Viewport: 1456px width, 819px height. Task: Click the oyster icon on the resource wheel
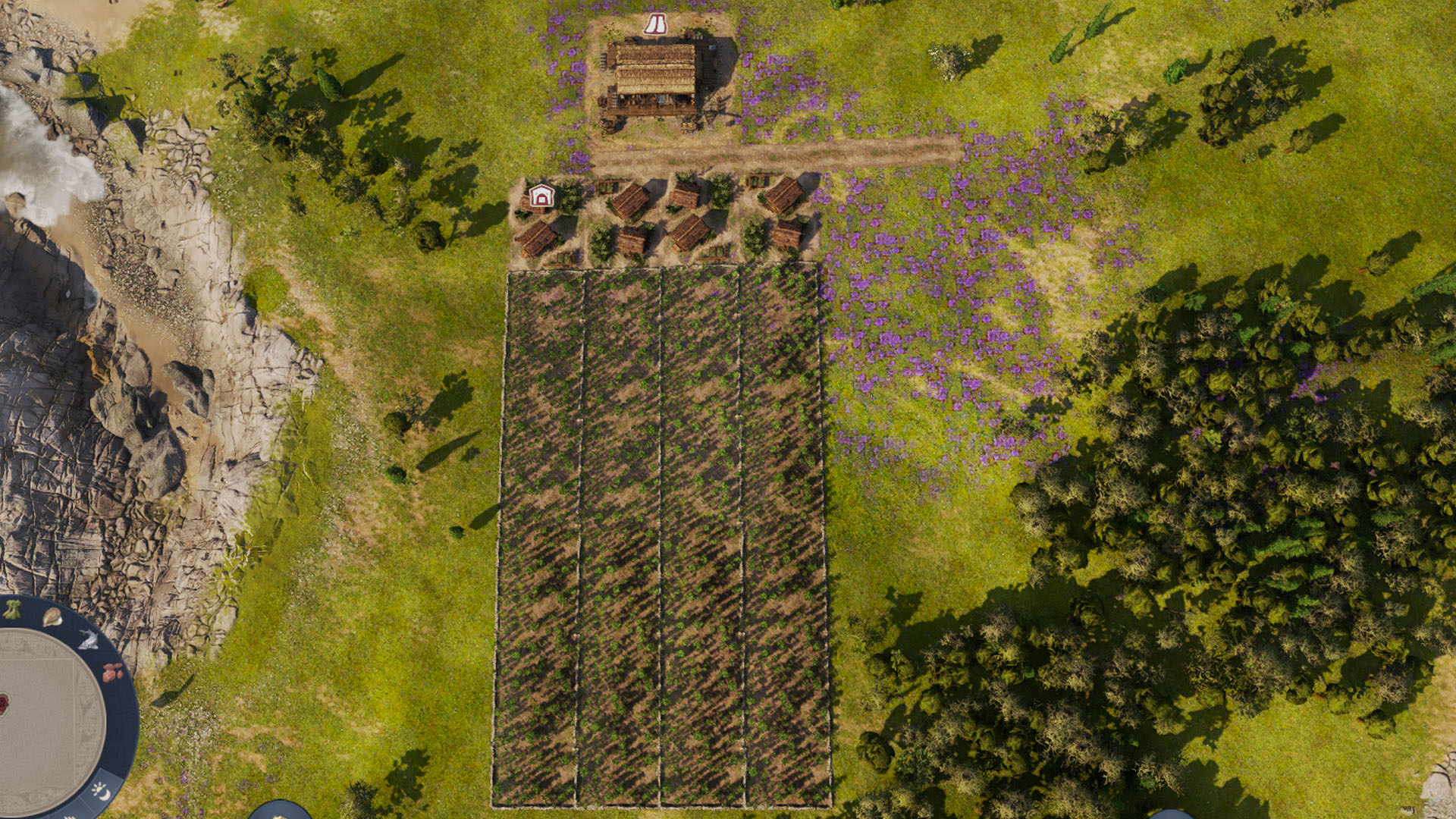click(52, 618)
